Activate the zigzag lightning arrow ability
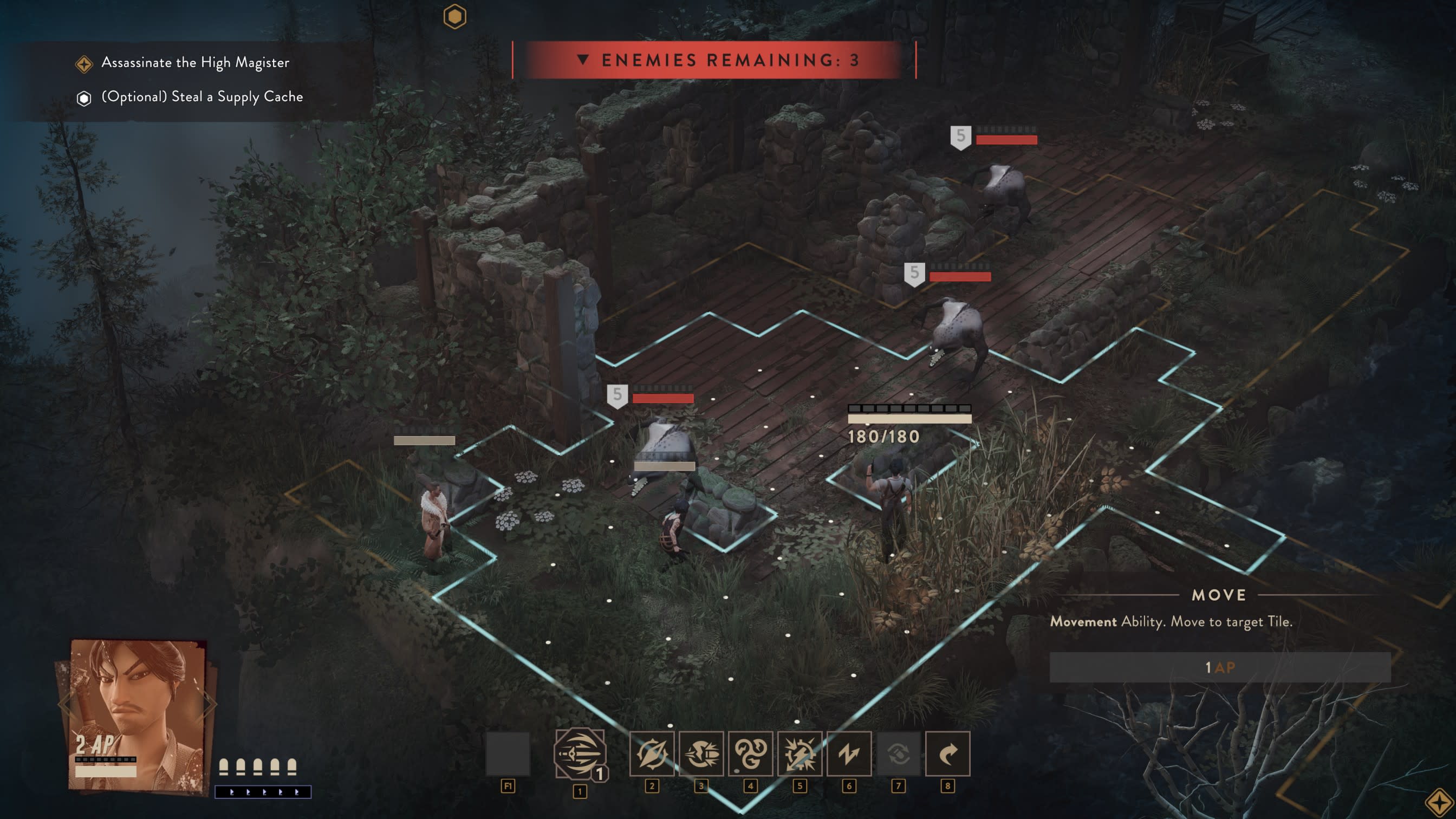The image size is (1456, 819). pyautogui.click(x=848, y=753)
